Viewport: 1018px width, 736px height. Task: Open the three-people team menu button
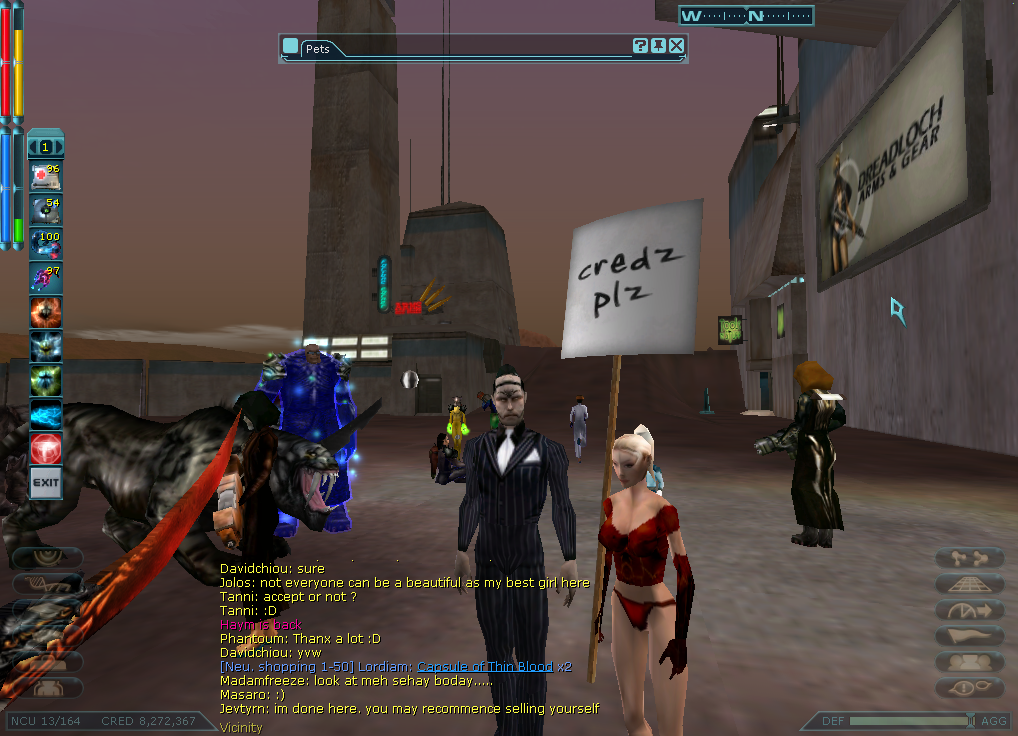pos(969,662)
